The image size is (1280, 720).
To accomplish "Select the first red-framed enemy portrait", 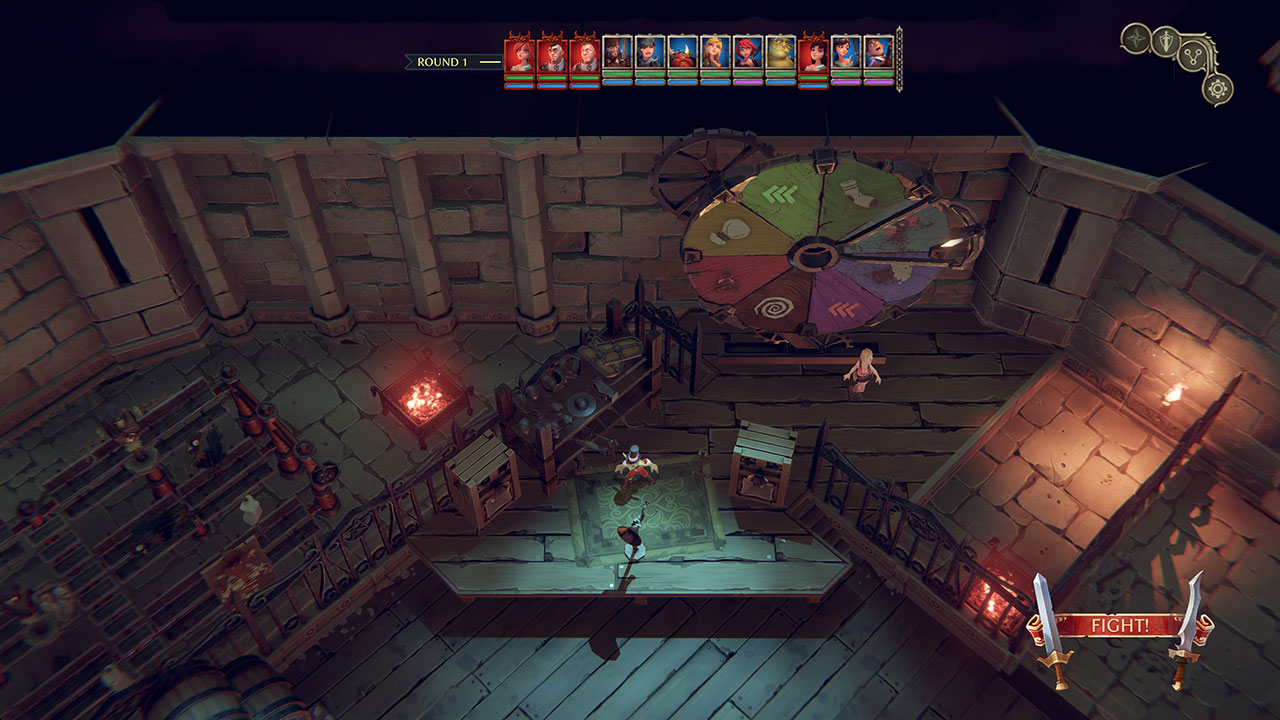I will tap(521, 55).
